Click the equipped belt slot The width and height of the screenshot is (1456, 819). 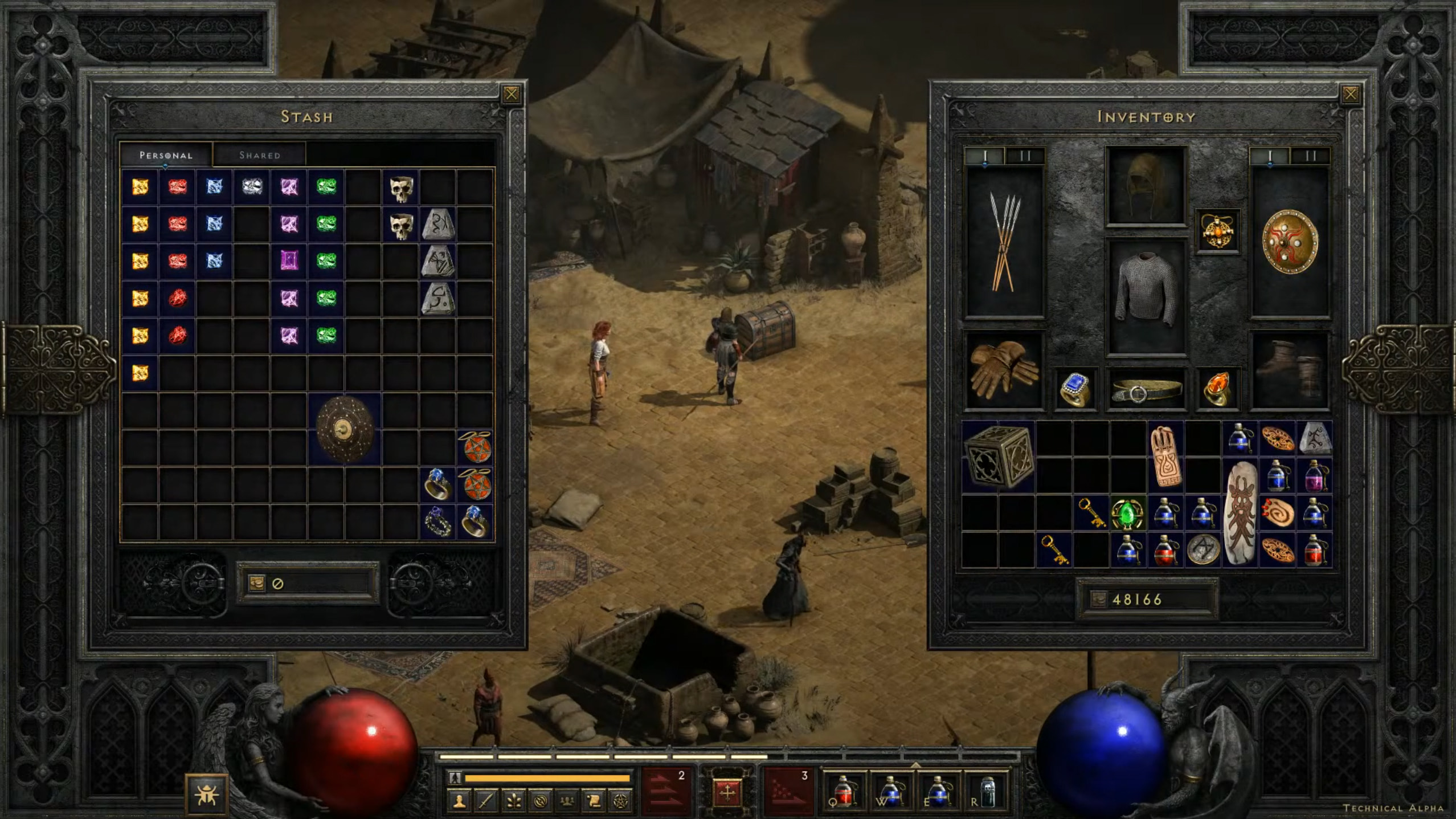[1146, 391]
